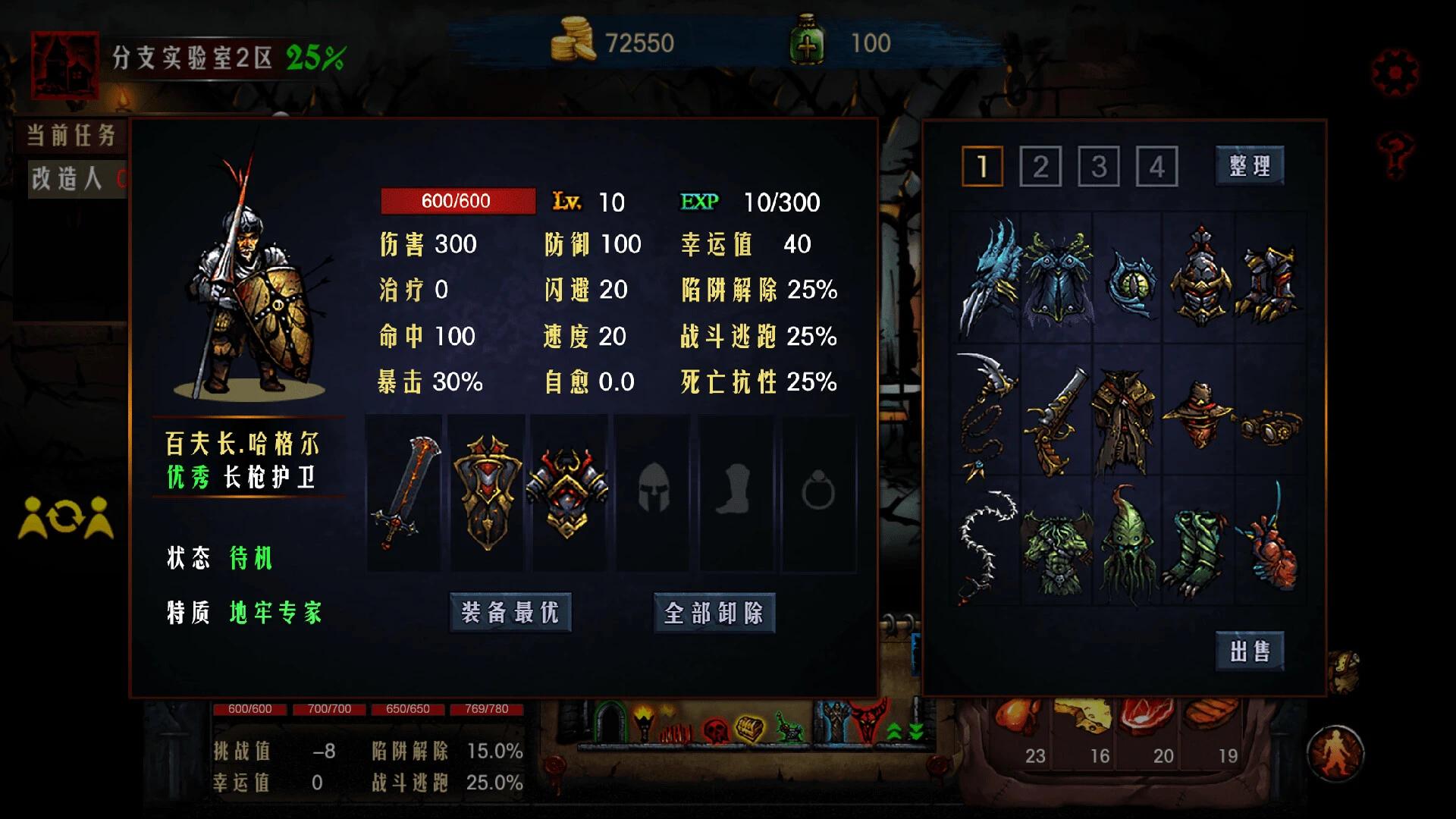Select inventory page 1 tab

[x=982, y=166]
